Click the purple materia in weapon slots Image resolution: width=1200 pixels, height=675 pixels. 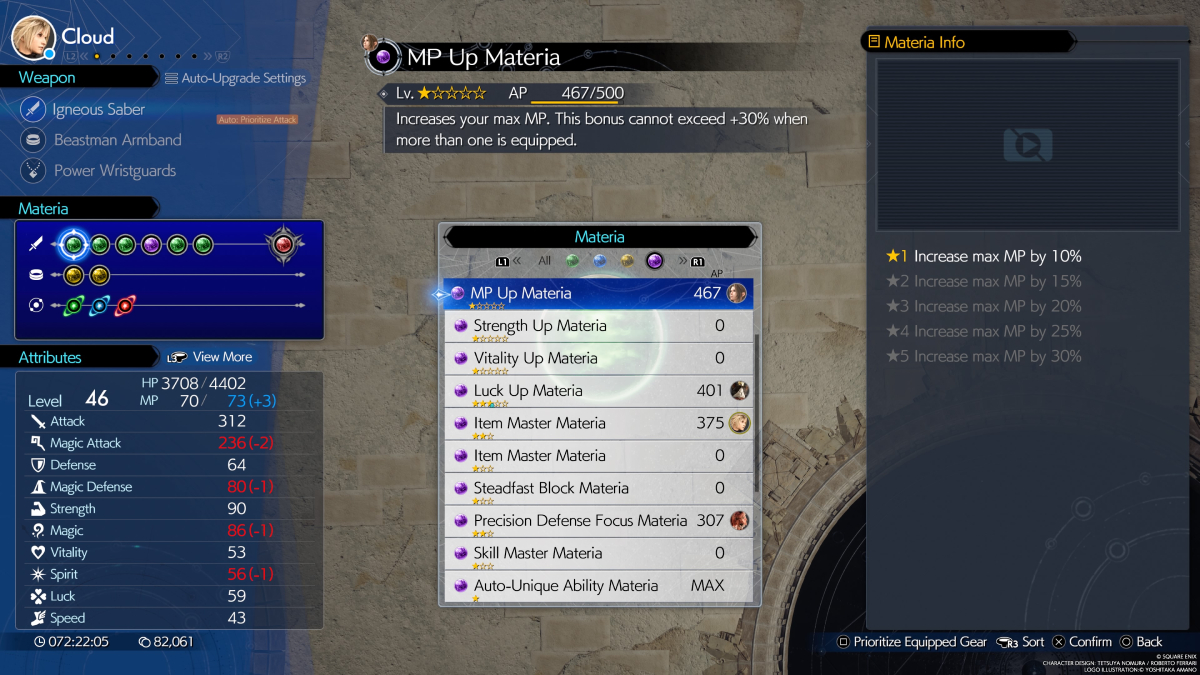pos(151,244)
